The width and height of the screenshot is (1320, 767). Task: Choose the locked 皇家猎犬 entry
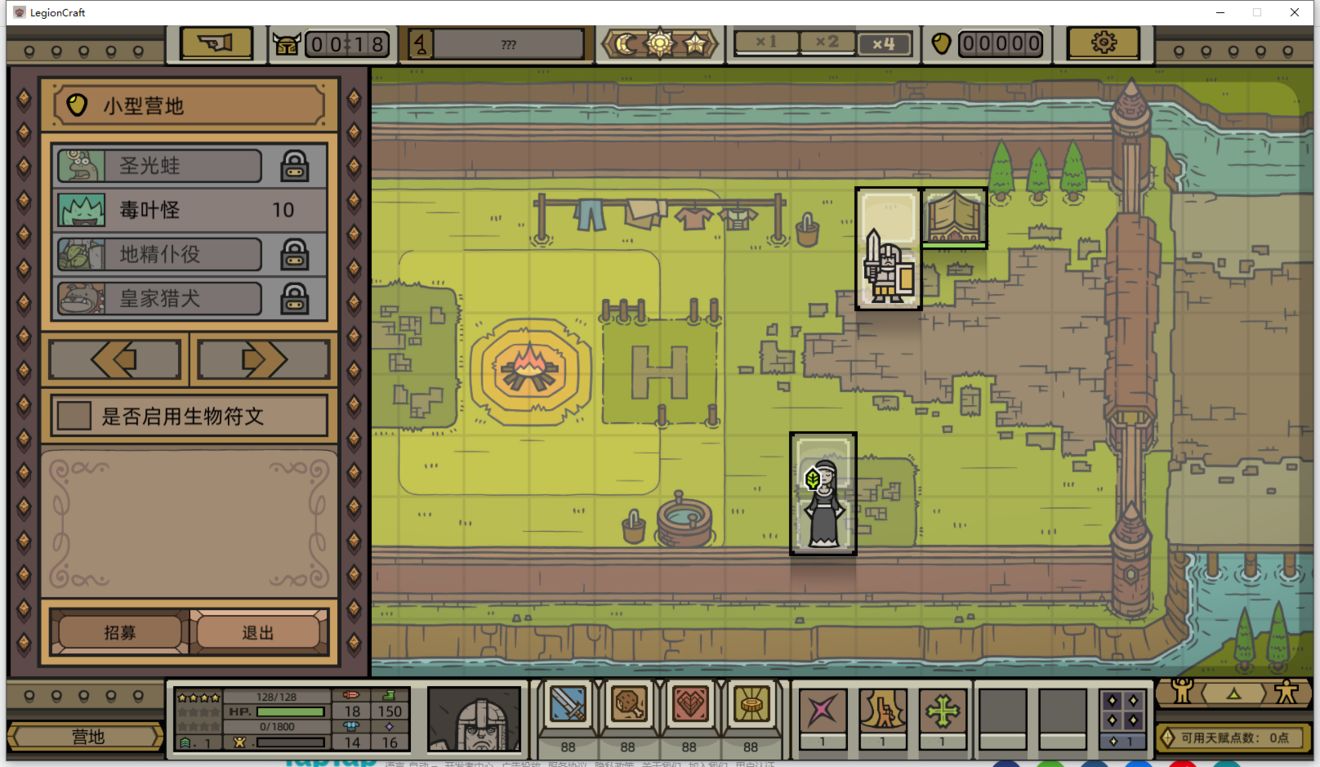[190, 298]
